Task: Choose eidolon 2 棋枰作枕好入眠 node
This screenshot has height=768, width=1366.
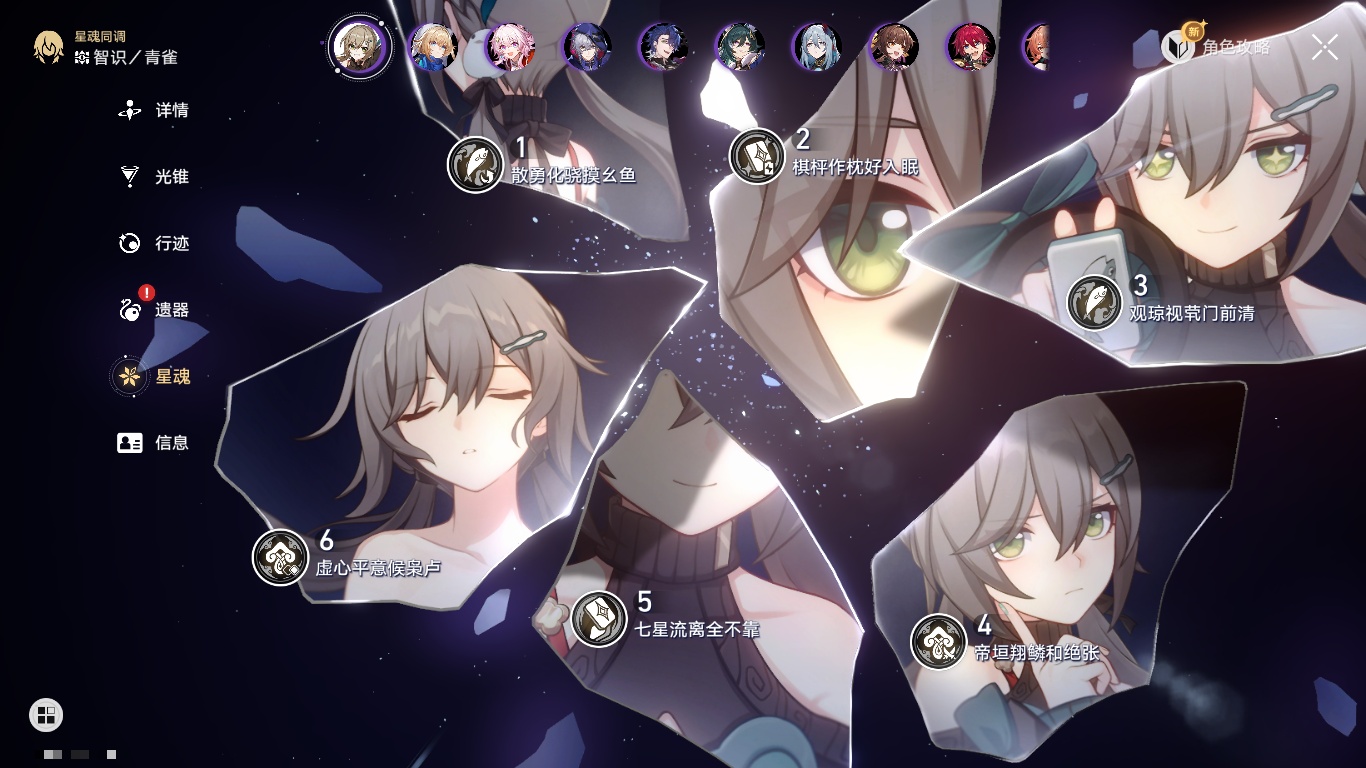Action: (757, 156)
